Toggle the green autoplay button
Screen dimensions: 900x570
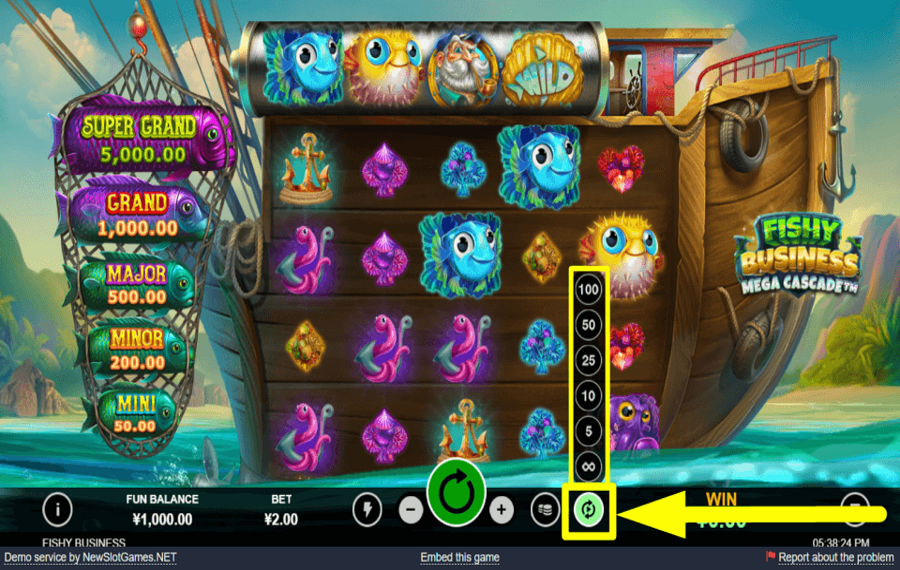(x=590, y=510)
